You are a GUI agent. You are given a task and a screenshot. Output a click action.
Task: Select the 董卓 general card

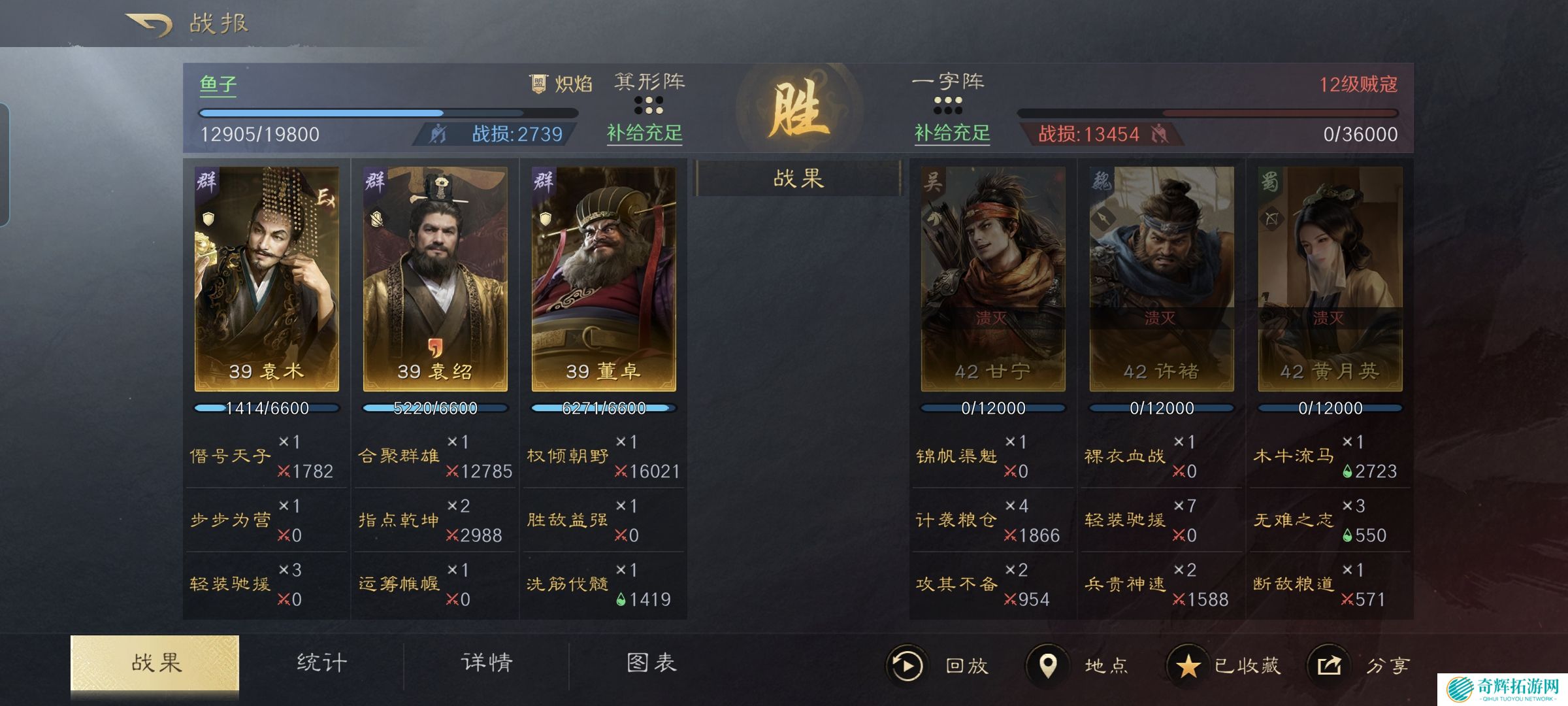604,279
